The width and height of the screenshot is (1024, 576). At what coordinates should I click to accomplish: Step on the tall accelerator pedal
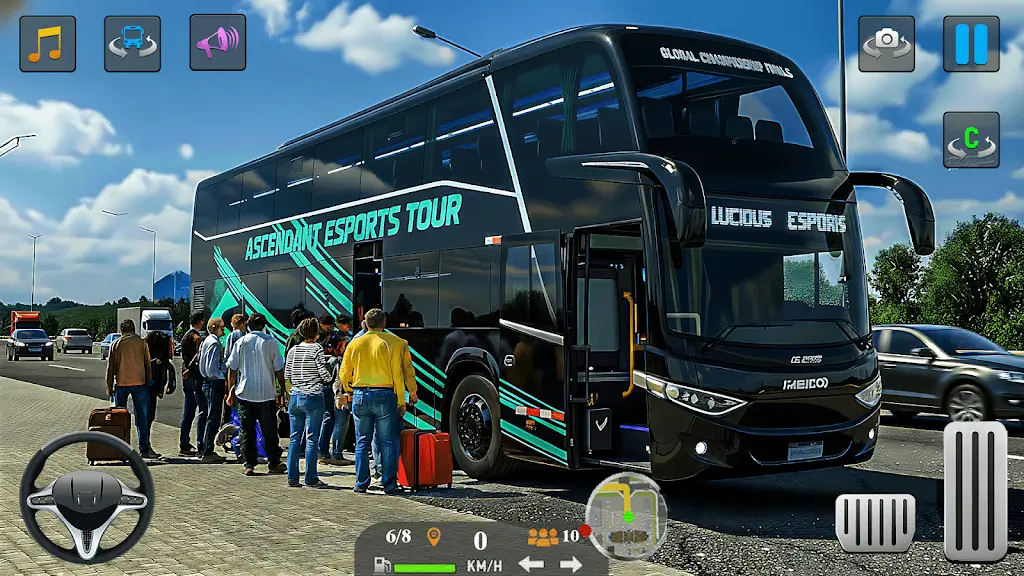pyautogui.click(x=975, y=490)
